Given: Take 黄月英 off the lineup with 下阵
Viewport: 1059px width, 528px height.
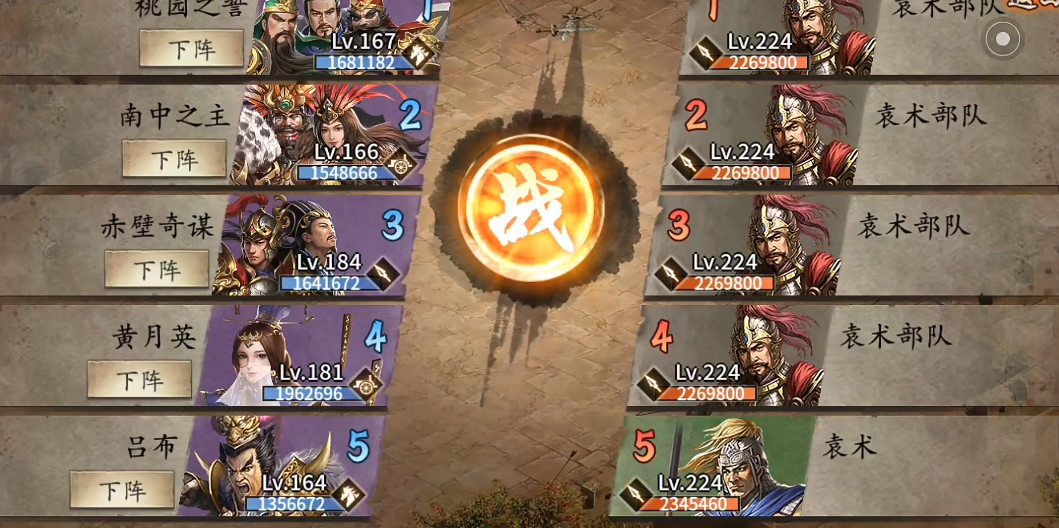Looking at the screenshot, I should pos(139,380).
